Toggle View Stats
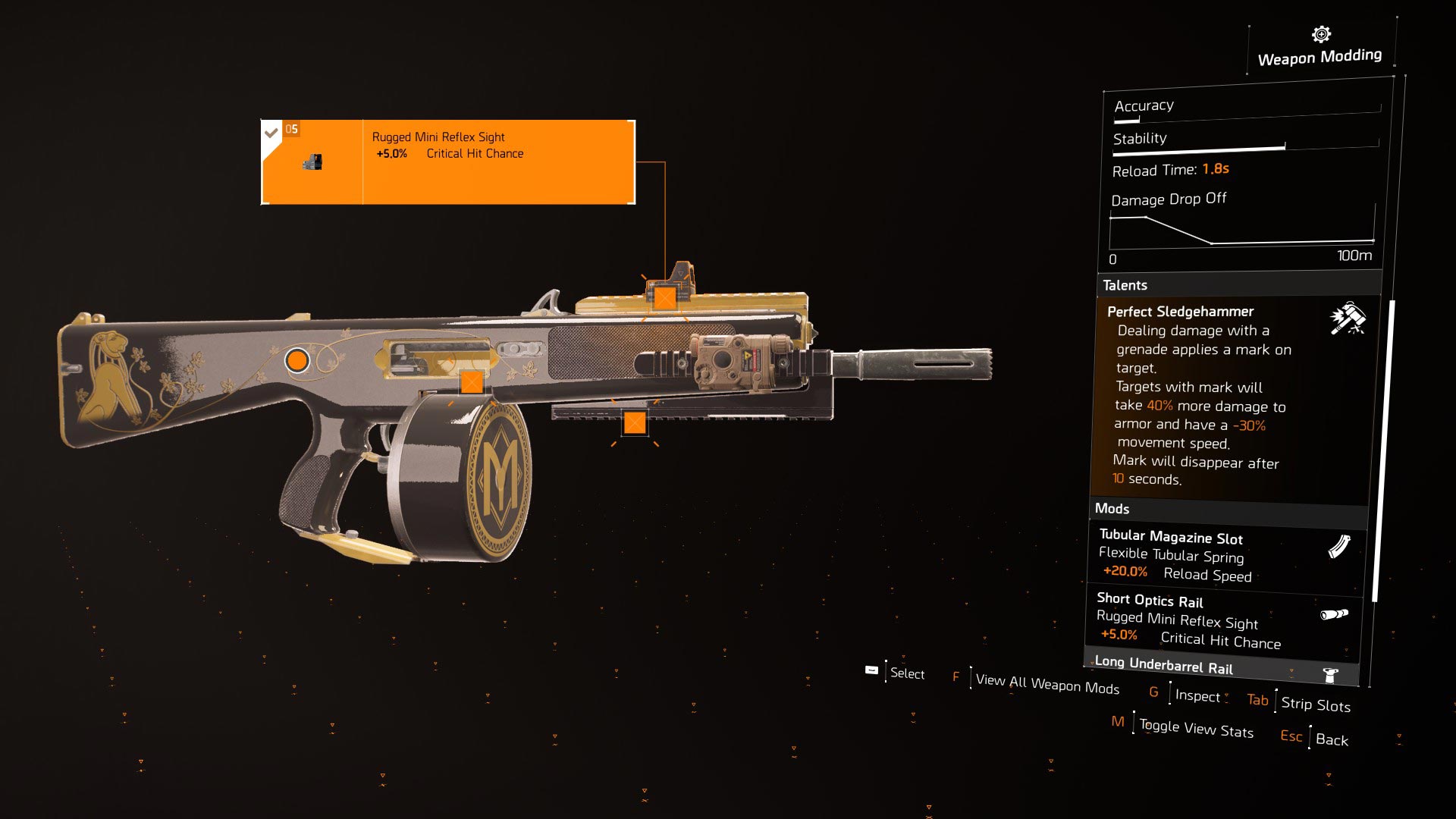 pyautogui.click(x=1195, y=729)
